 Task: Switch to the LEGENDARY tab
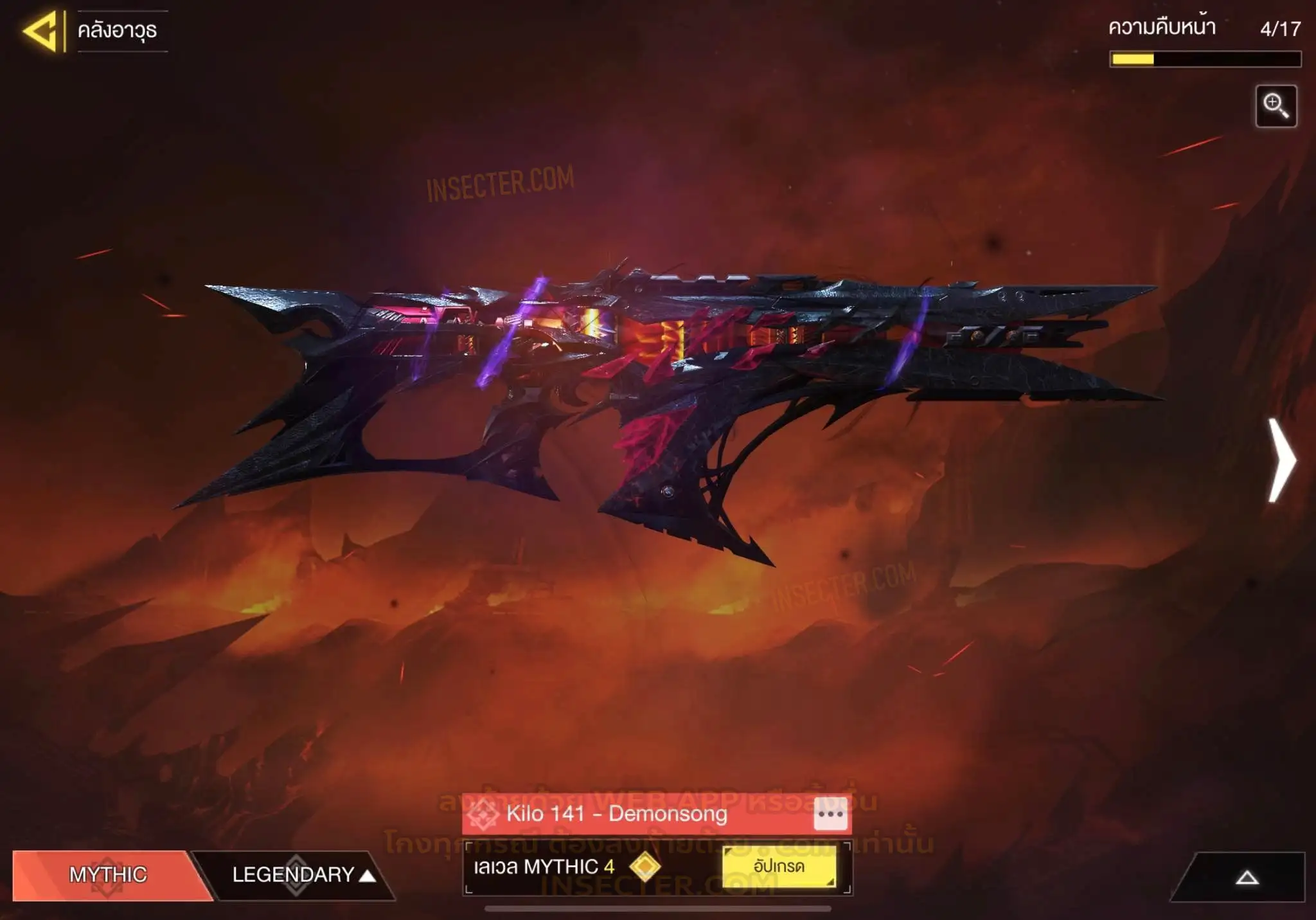pos(294,874)
